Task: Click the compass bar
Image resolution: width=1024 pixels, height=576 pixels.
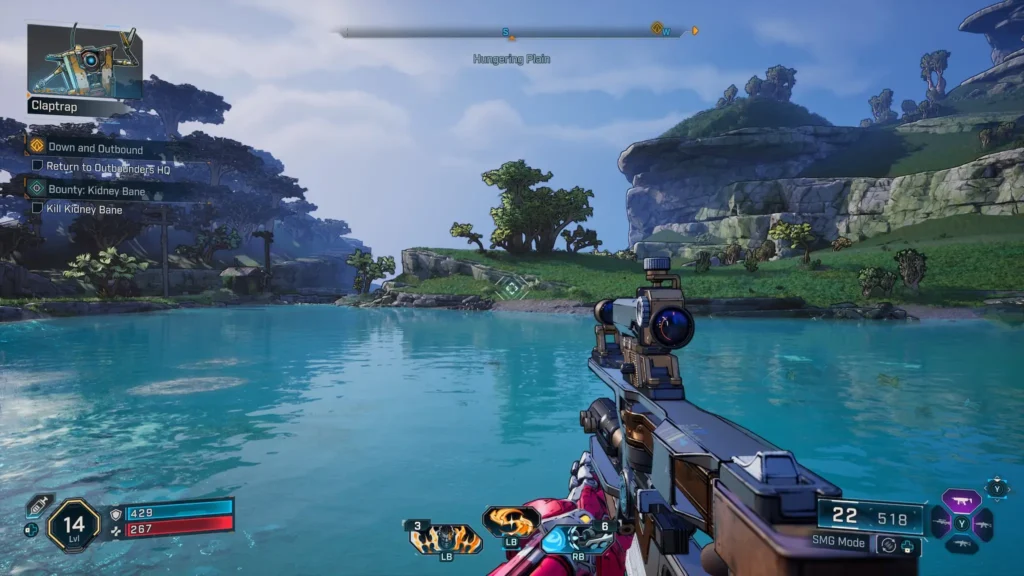Action: 512,32
